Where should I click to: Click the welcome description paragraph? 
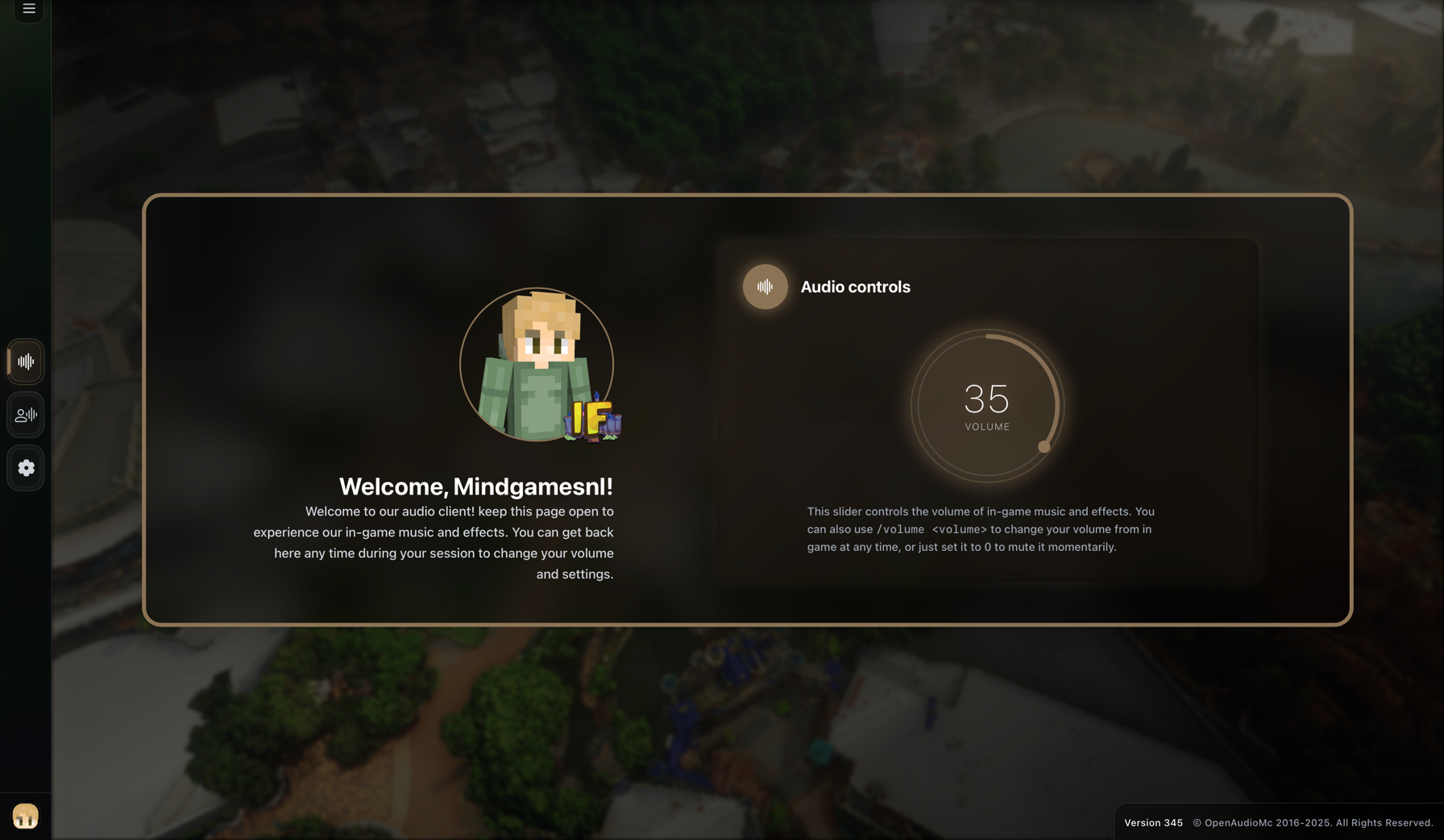434,542
